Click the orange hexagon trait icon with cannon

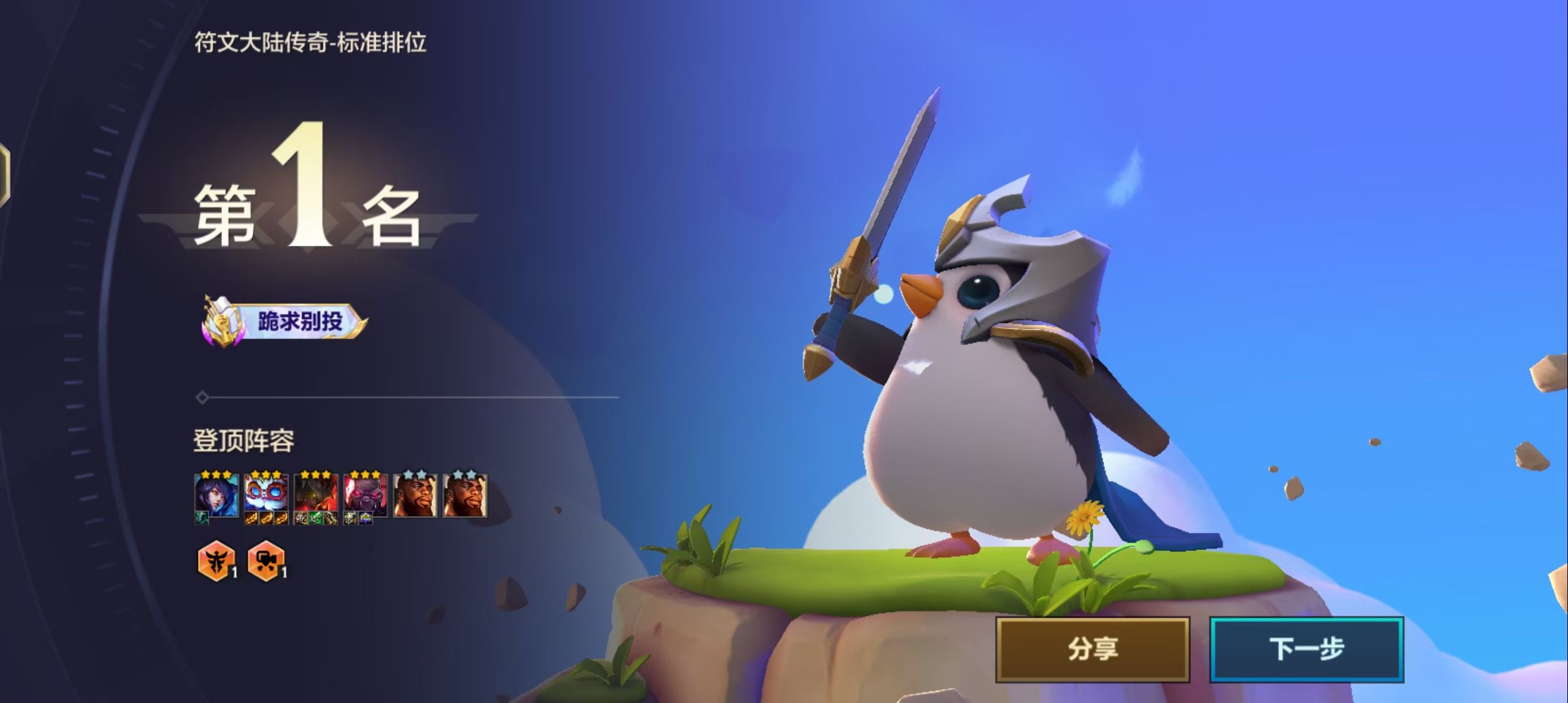tap(266, 560)
